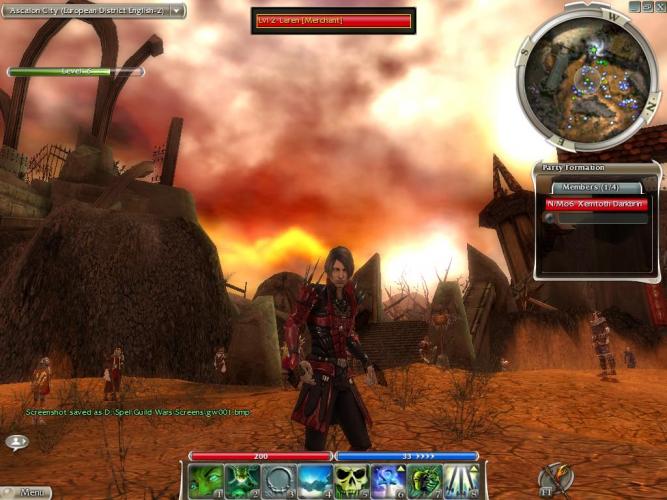Screen dimensions: 667x500
Task: Click the chat speech bubble icon
Action: 16,441
